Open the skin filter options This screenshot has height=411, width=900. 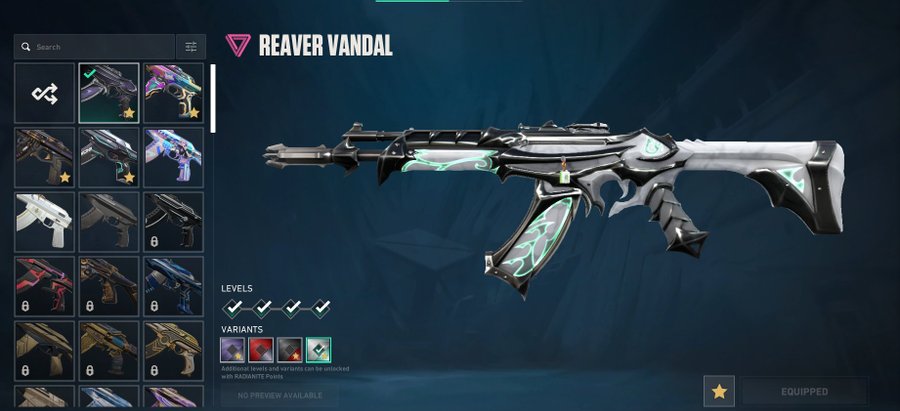[191, 47]
